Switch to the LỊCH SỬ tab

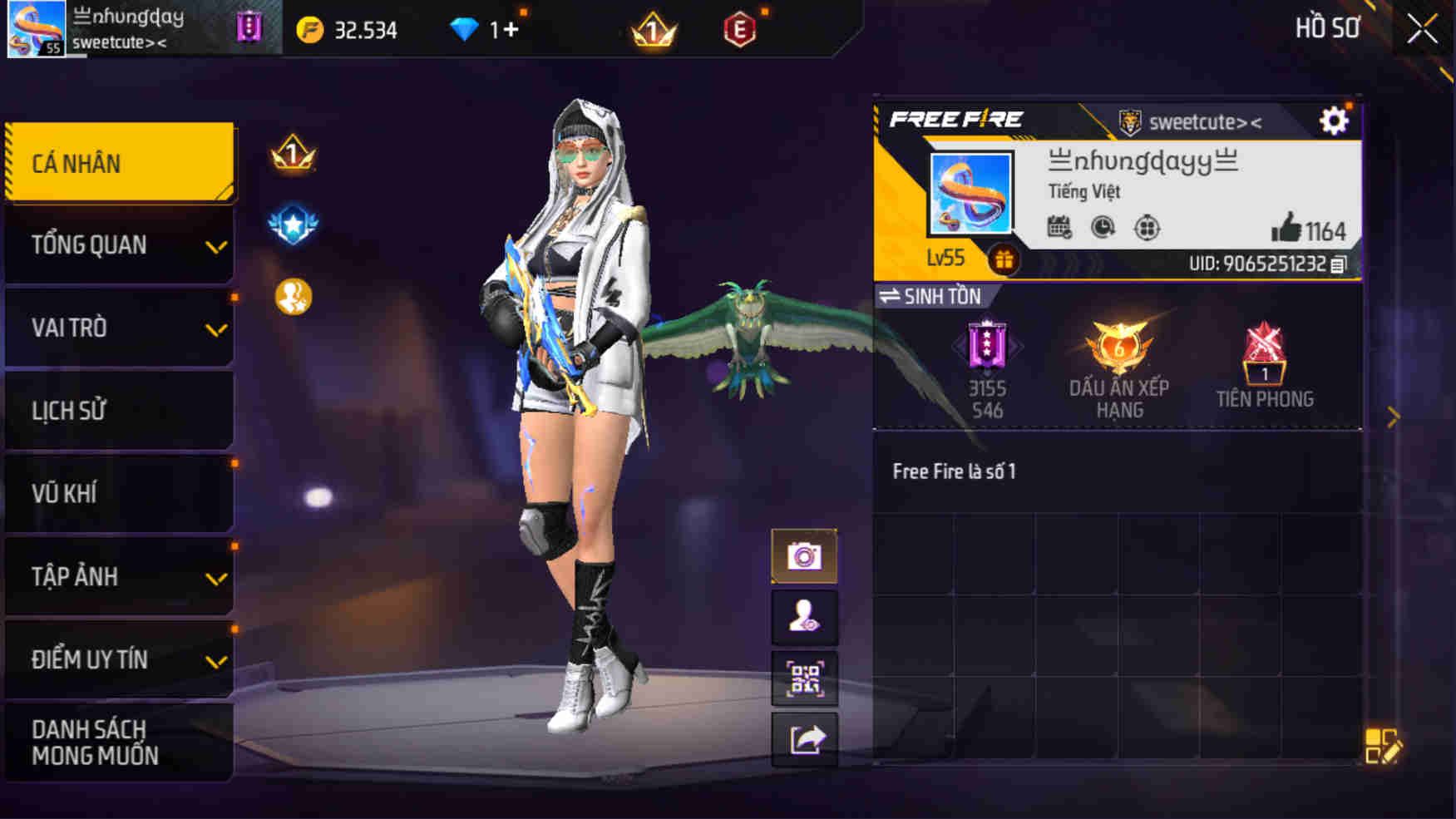[x=118, y=411]
